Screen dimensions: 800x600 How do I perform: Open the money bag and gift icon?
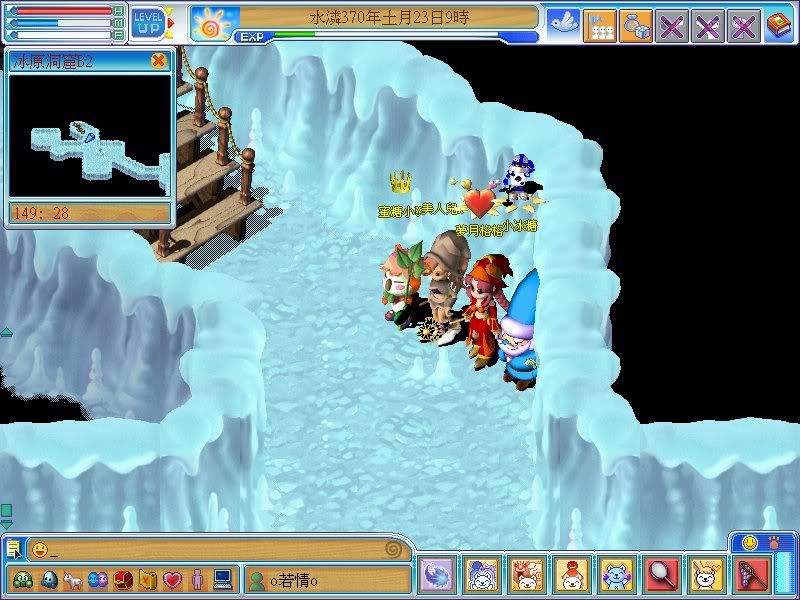point(635,27)
